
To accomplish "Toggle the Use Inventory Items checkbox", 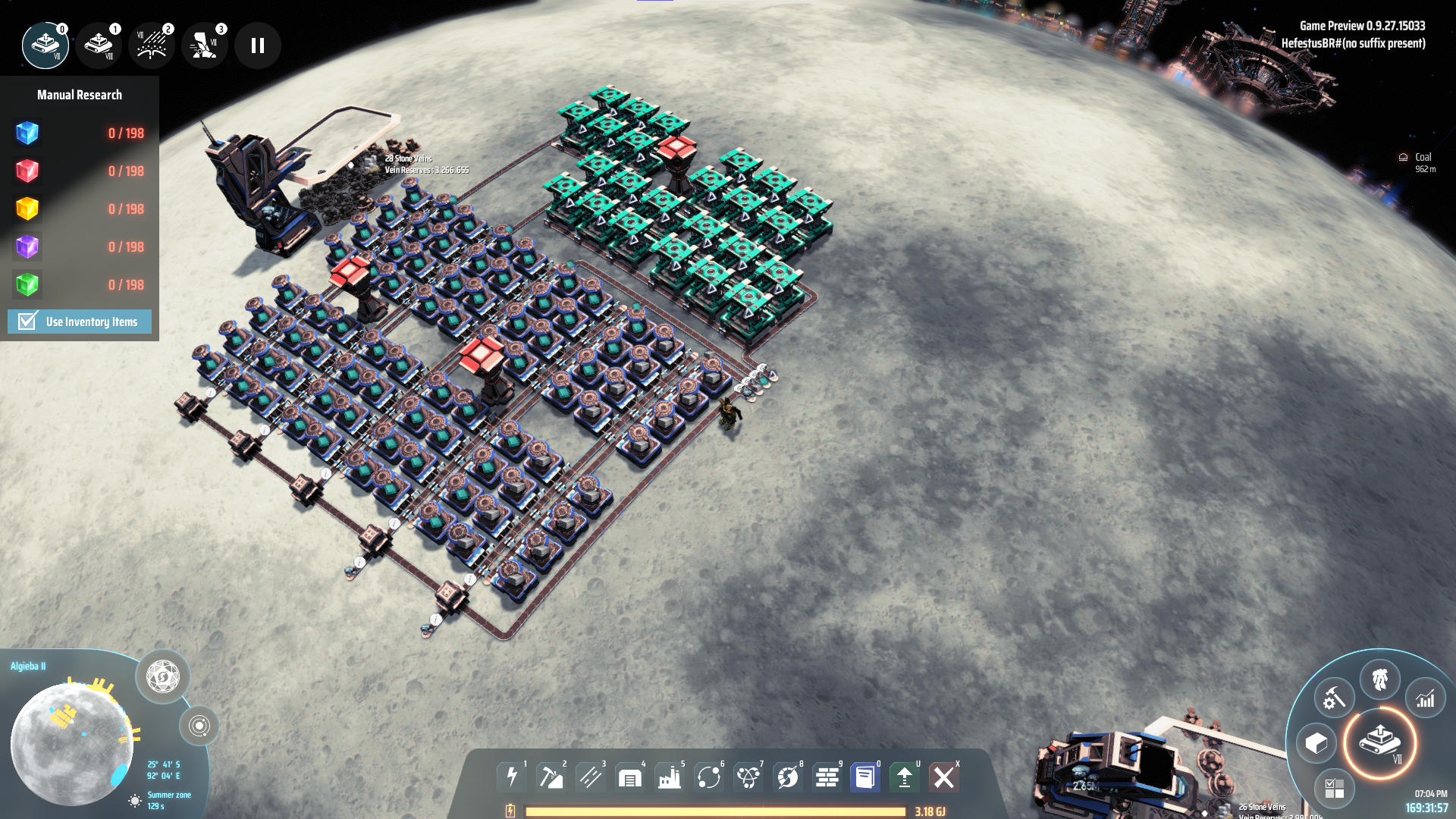I will pyautogui.click(x=28, y=322).
